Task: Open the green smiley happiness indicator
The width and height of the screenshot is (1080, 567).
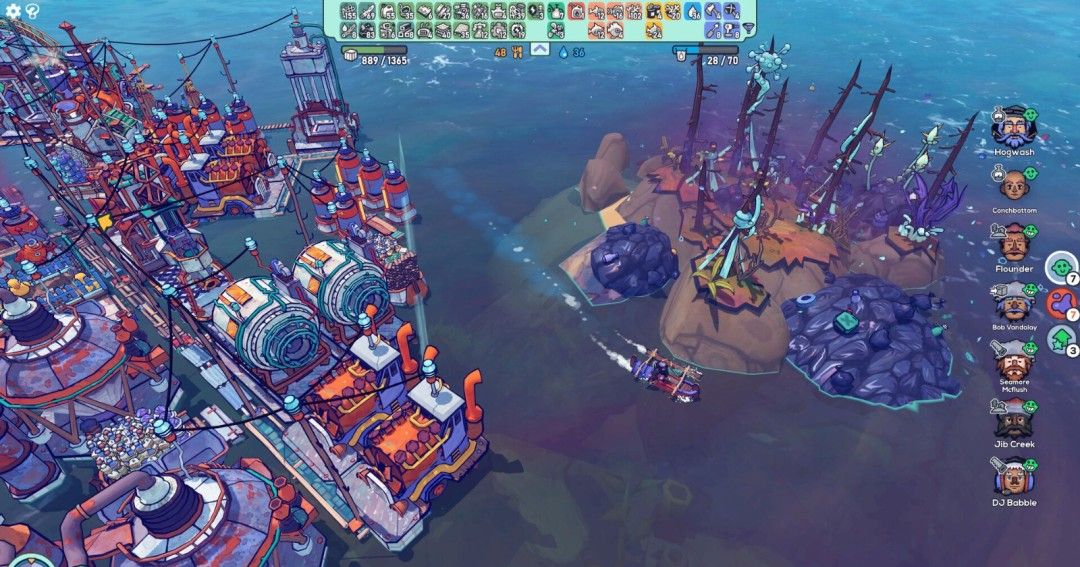Action: tap(1059, 268)
